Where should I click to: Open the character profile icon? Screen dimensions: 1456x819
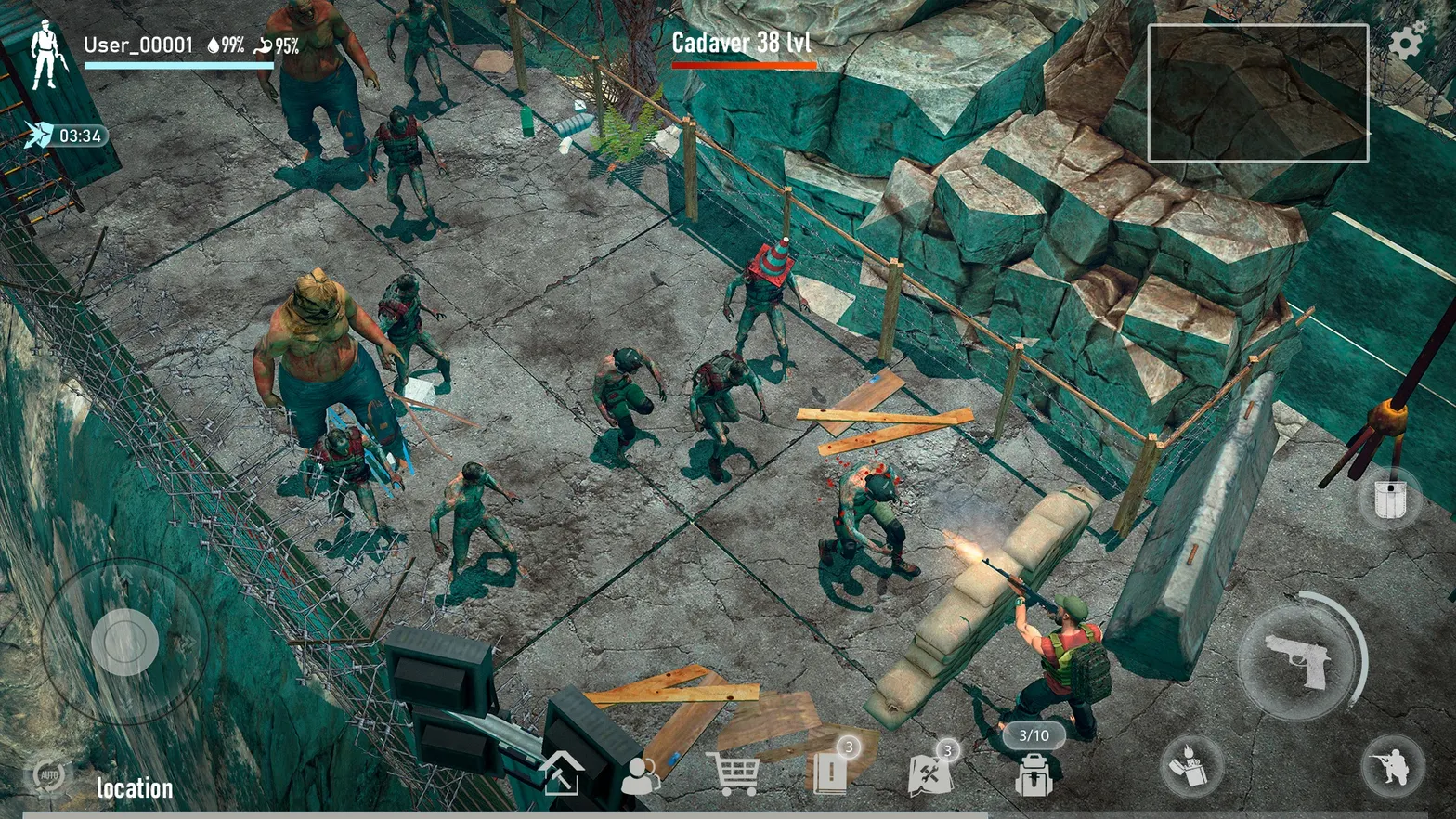(x=641, y=776)
